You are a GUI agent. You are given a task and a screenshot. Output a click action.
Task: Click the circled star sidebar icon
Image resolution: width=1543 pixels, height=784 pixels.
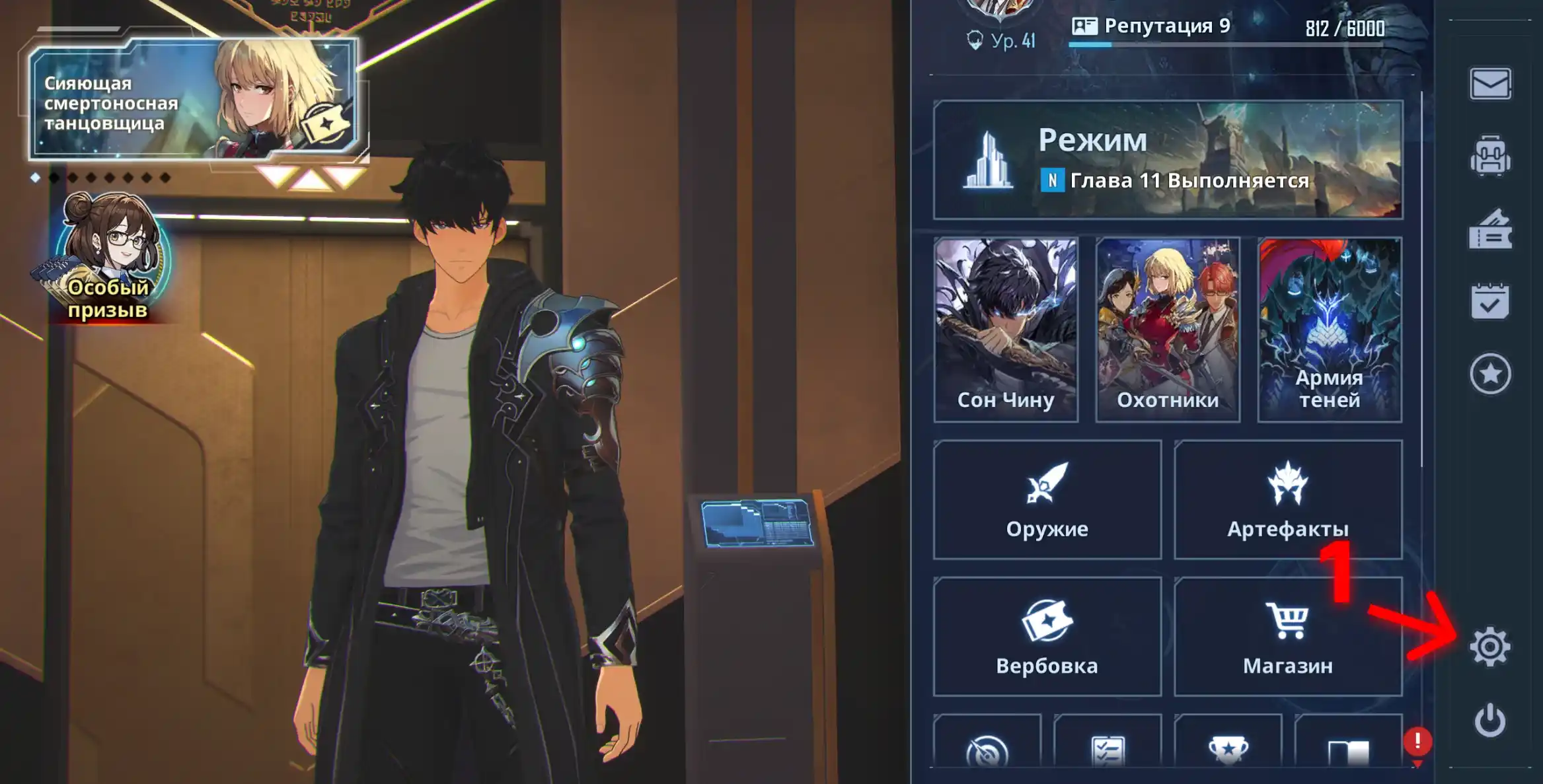(1490, 374)
